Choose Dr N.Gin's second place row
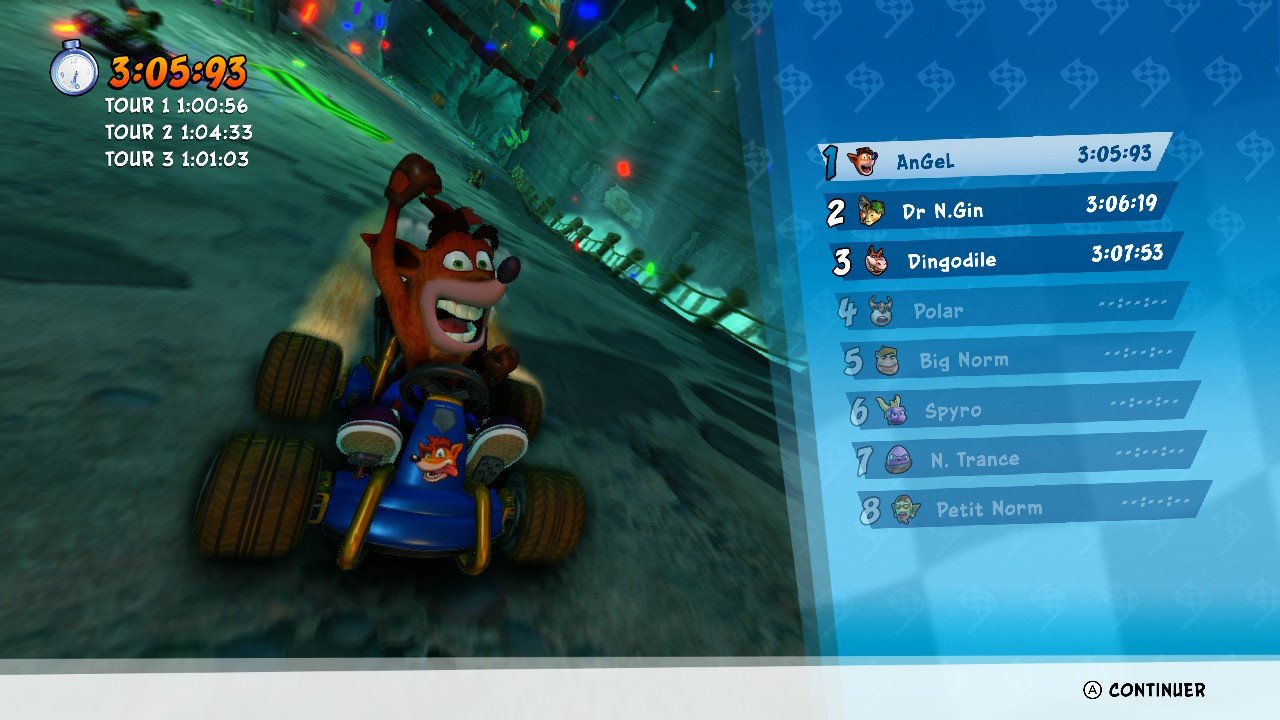1280x720 pixels. point(1002,208)
